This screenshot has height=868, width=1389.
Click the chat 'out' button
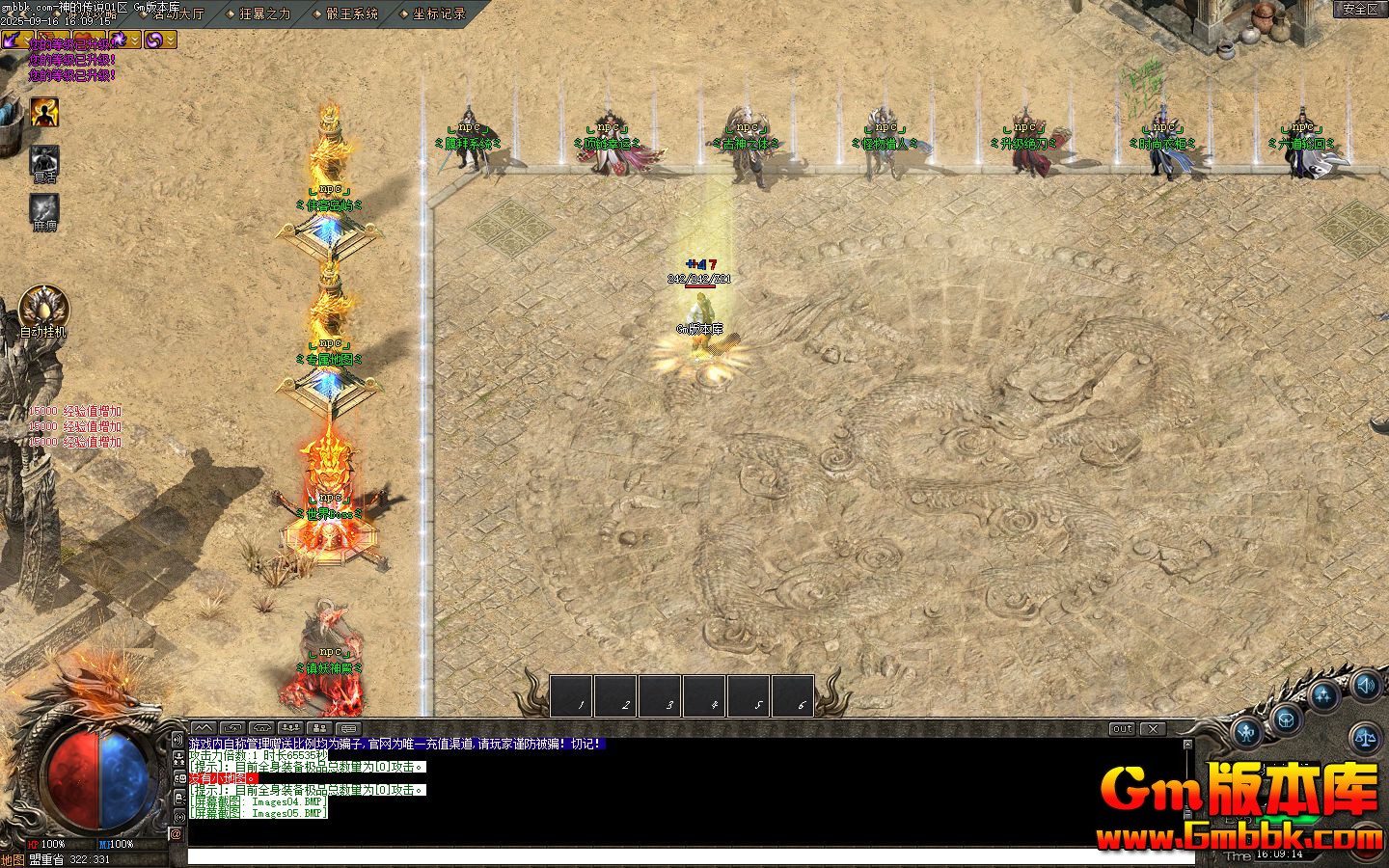click(1121, 729)
